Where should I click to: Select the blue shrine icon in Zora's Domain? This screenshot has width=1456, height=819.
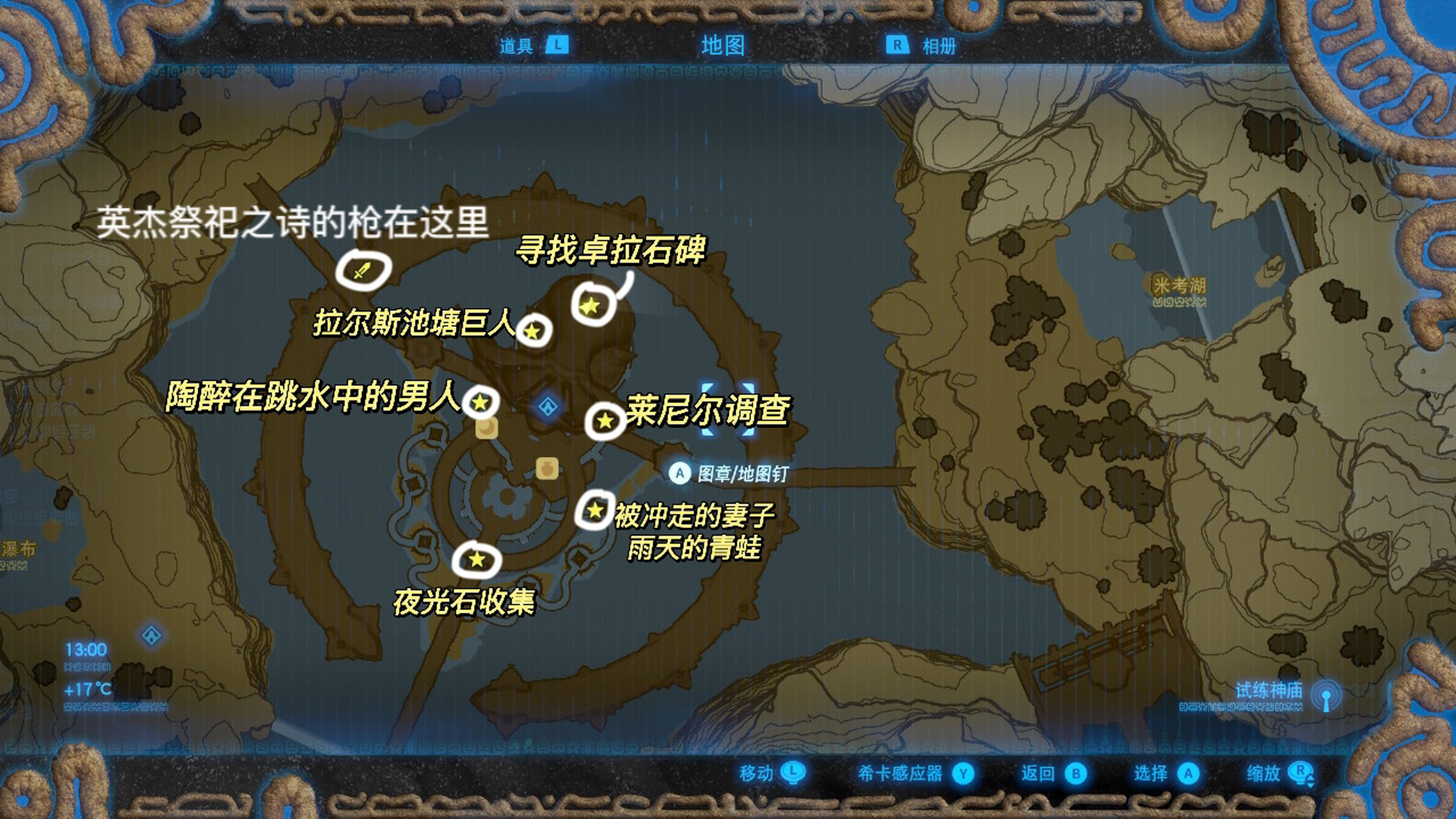coord(548,406)
